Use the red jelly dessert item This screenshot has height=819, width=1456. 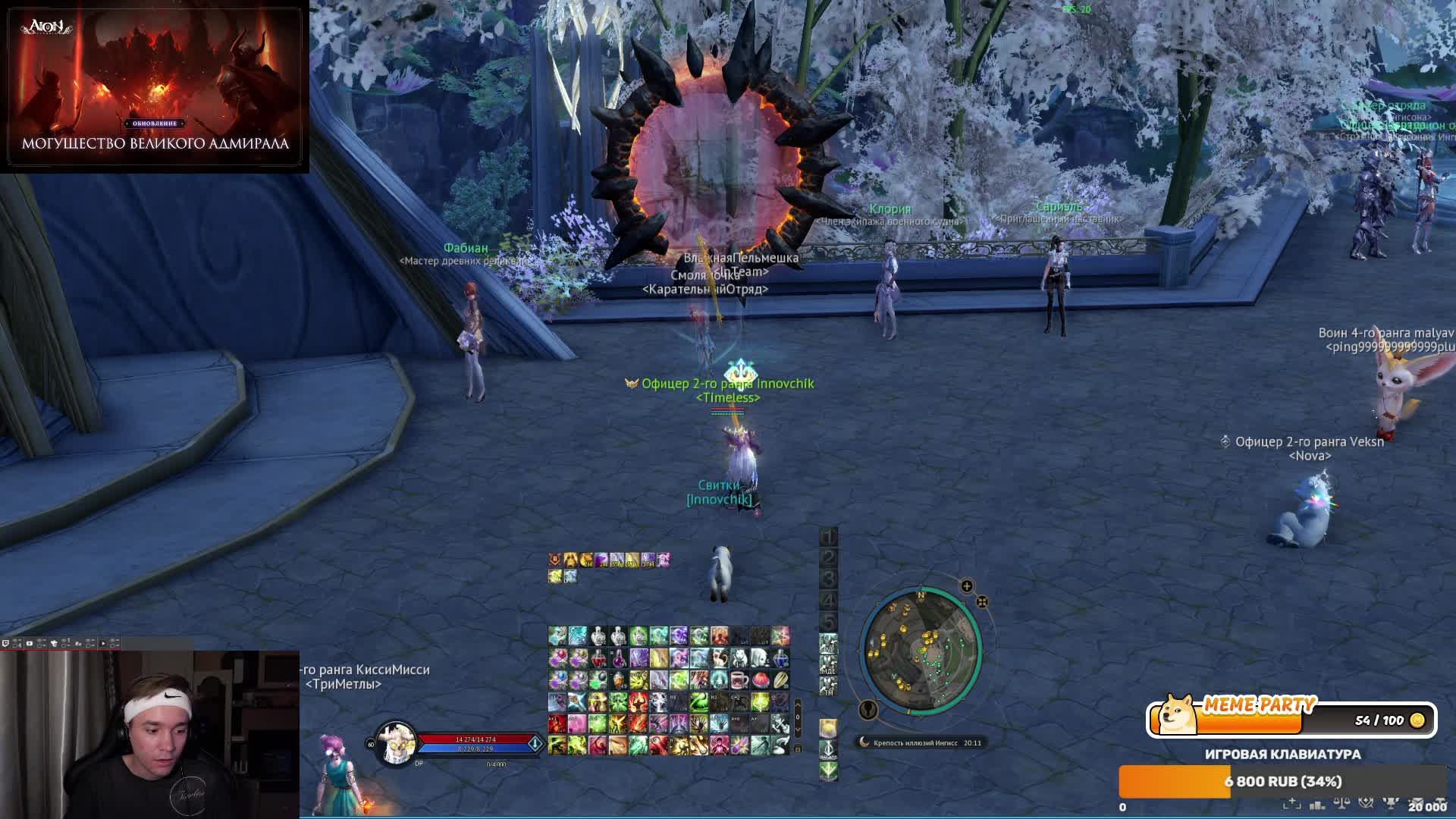coord(760,679)
